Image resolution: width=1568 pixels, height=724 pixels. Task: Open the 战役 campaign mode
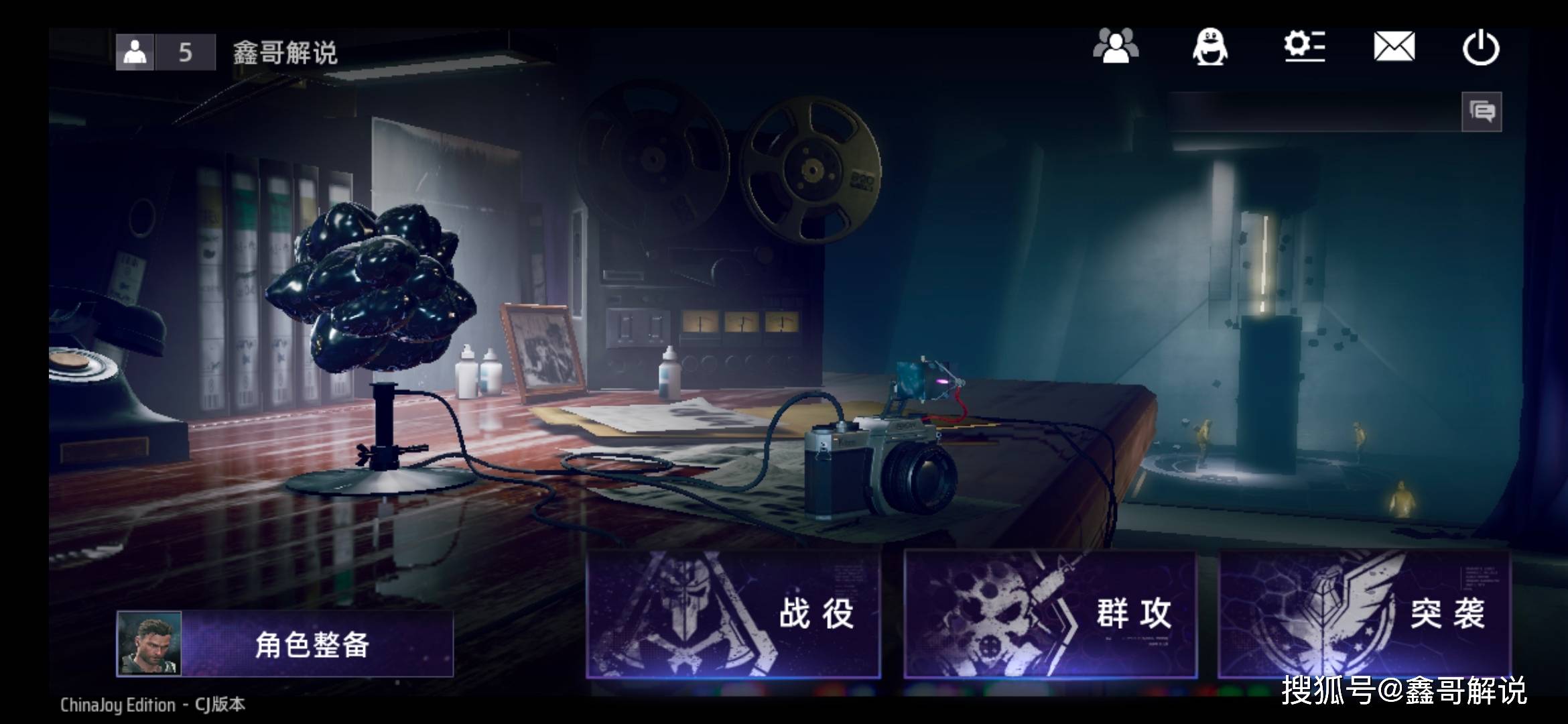pyautogui.click(x=733, y=613)
